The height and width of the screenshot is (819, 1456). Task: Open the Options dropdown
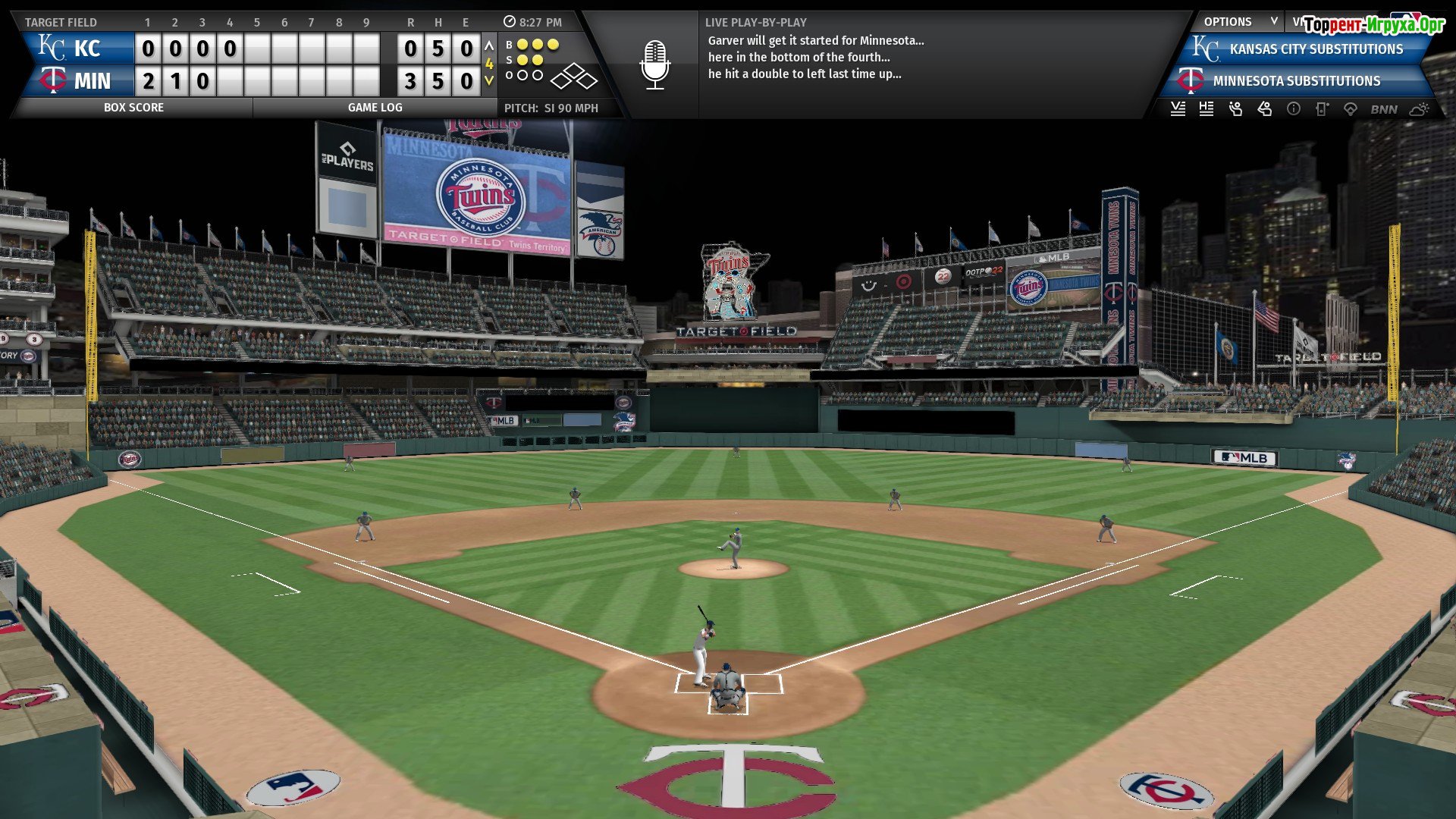[x=1240, y=22]
